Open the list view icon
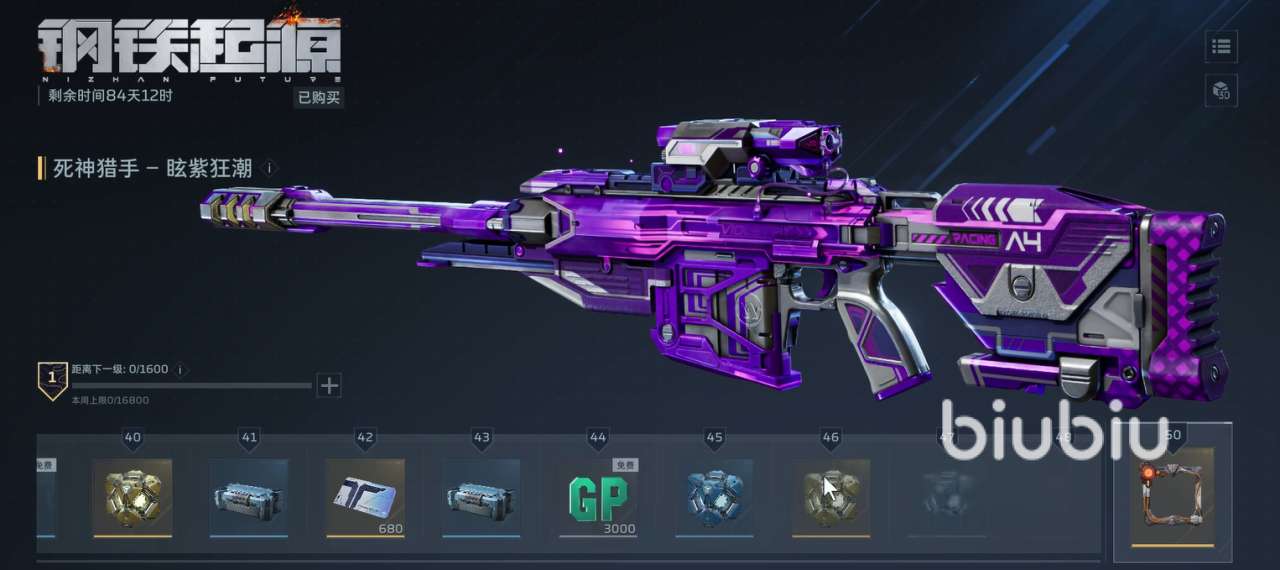Viewport: 1280px width, 570px height. click(x=1221, y=46)
